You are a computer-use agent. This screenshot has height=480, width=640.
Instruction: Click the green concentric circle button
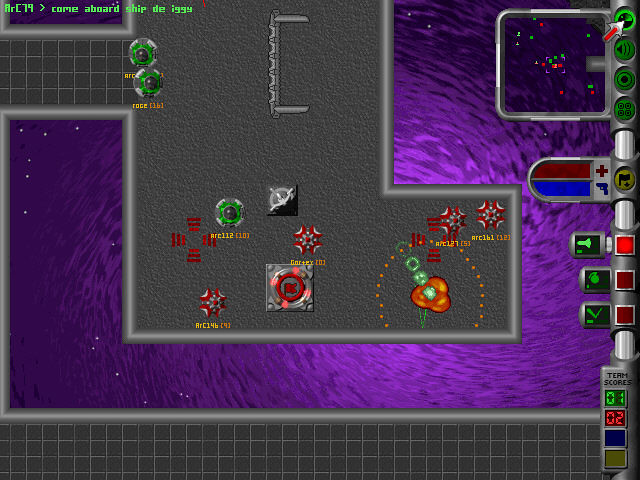coord(625,79)
